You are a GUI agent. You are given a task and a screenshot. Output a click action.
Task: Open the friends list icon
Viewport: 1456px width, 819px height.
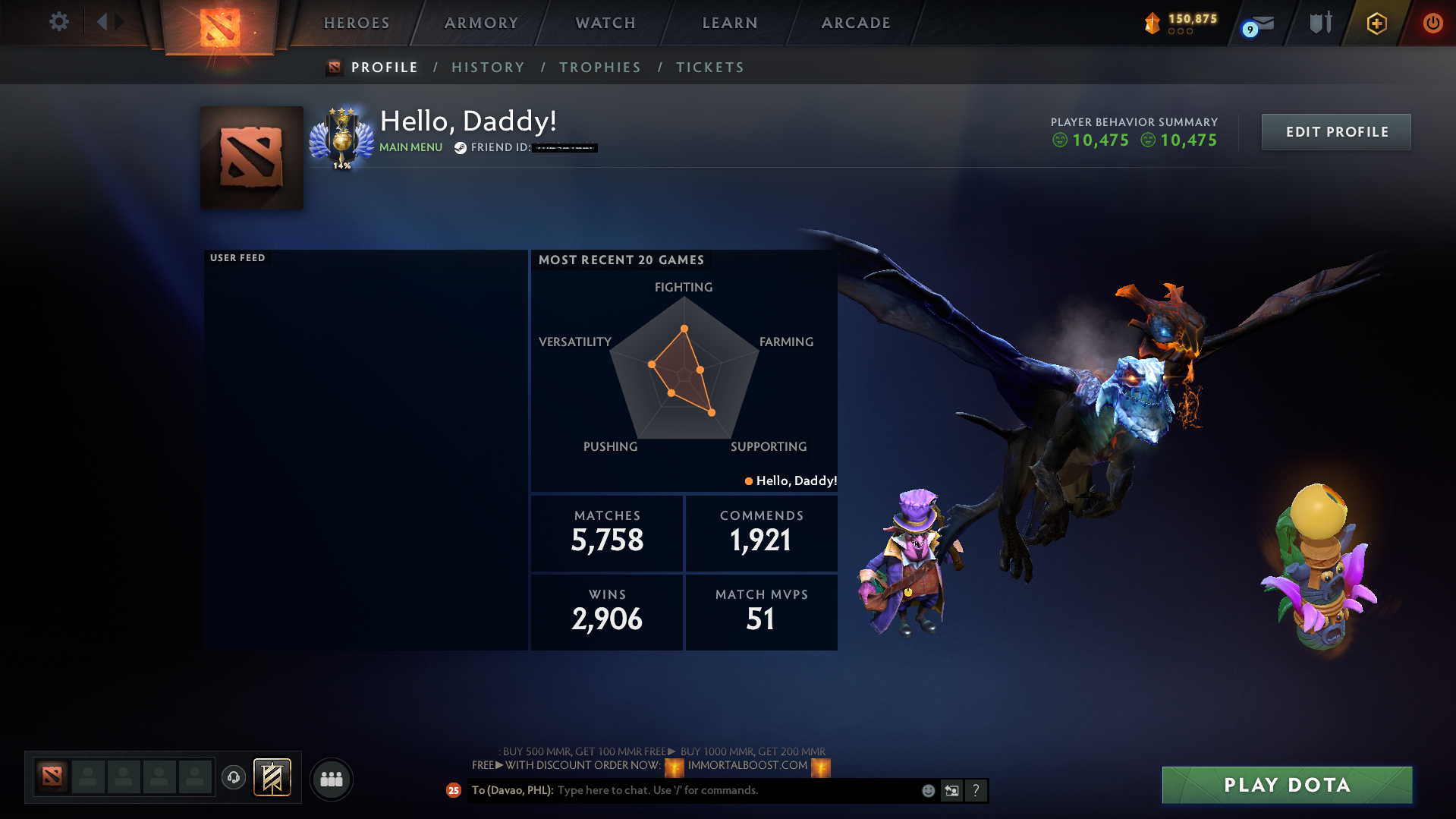pyautogui.click(x=331, y=779)
